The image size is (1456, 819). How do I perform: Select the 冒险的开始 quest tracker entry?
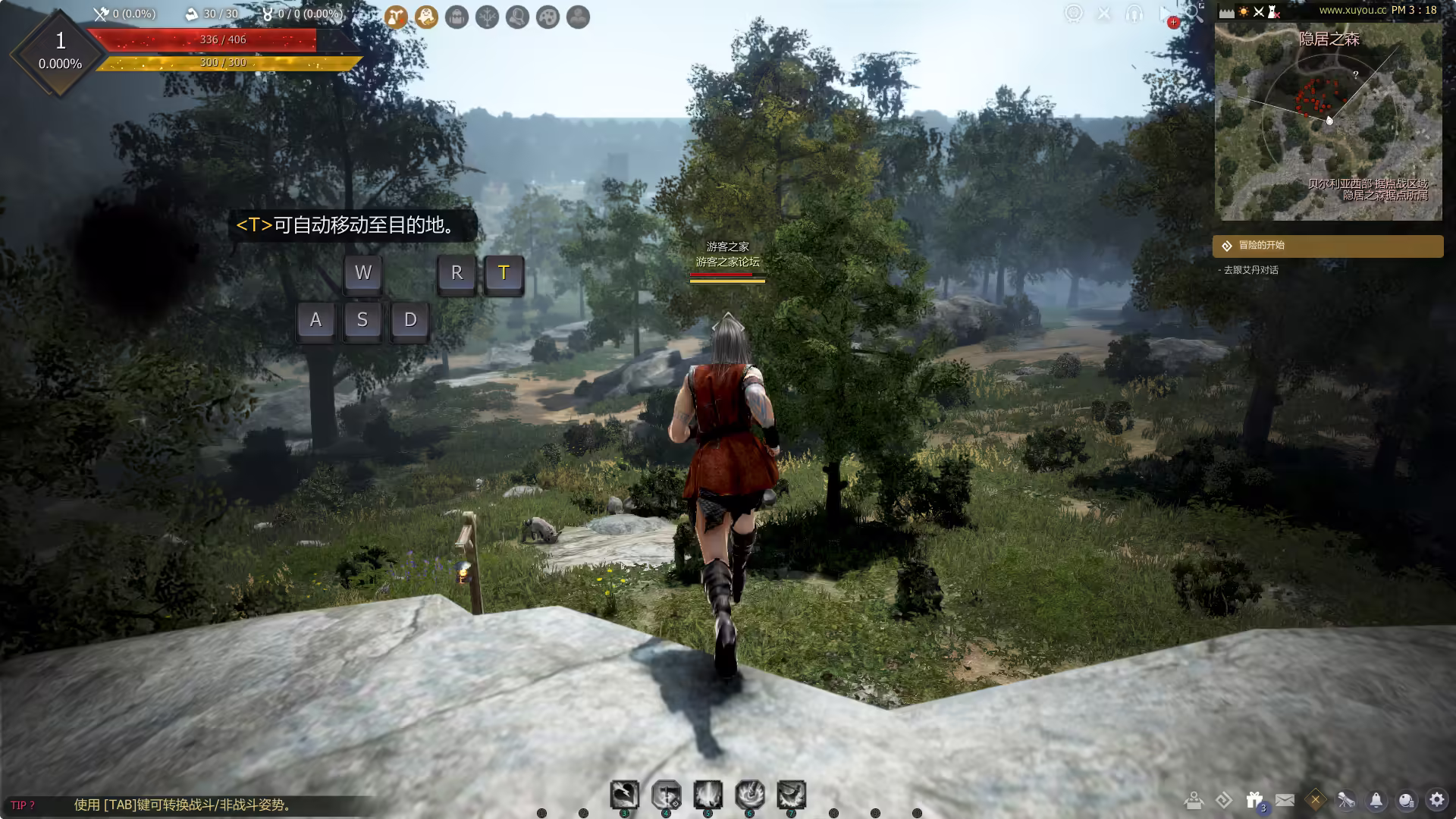(1327, 246)
